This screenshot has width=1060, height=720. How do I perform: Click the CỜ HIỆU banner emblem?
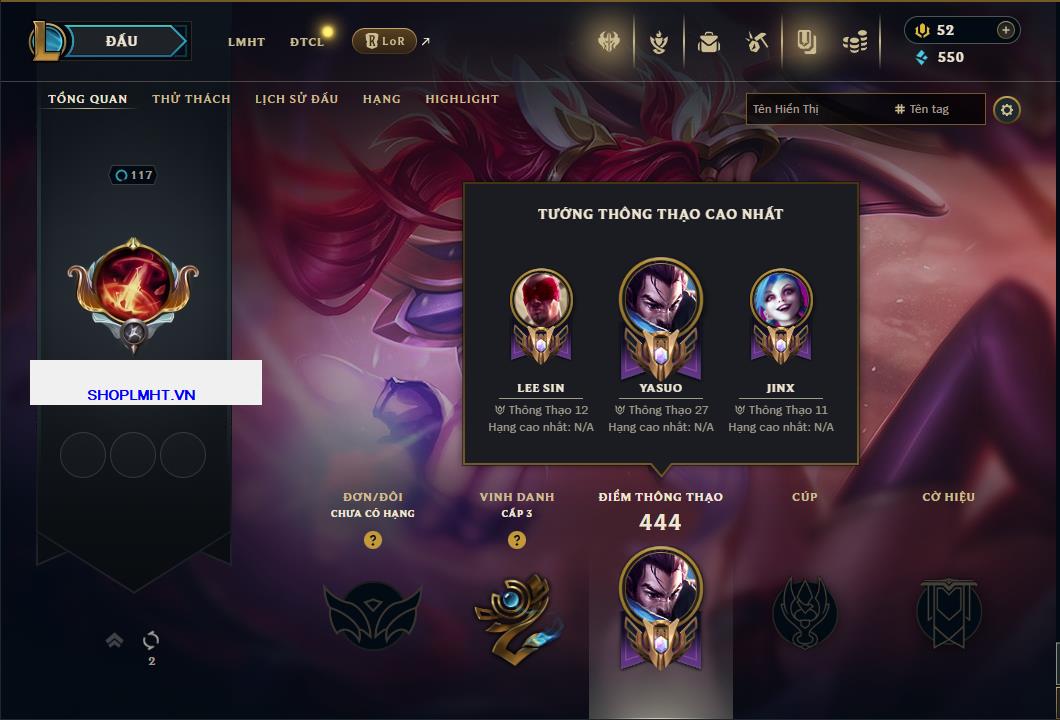tap(948, 612)
